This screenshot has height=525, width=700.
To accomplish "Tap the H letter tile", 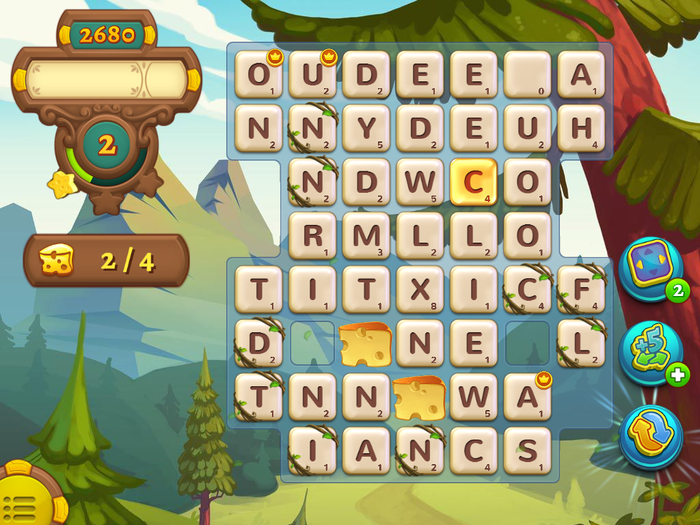I will tap(581, 128).
